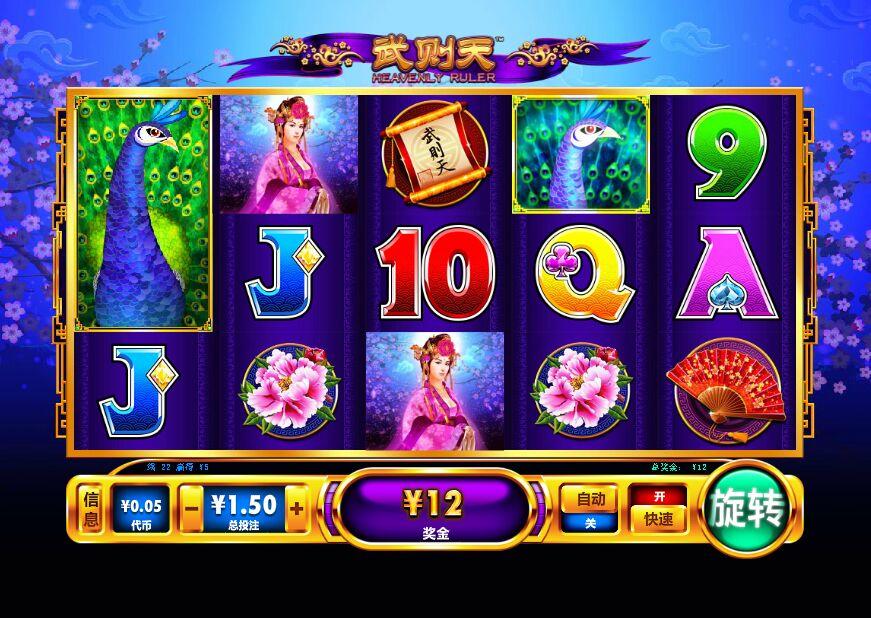Spin the reels with the green 旋转 button
The width and height of the screenshot is (871, 618).
(x=749, y=509)
